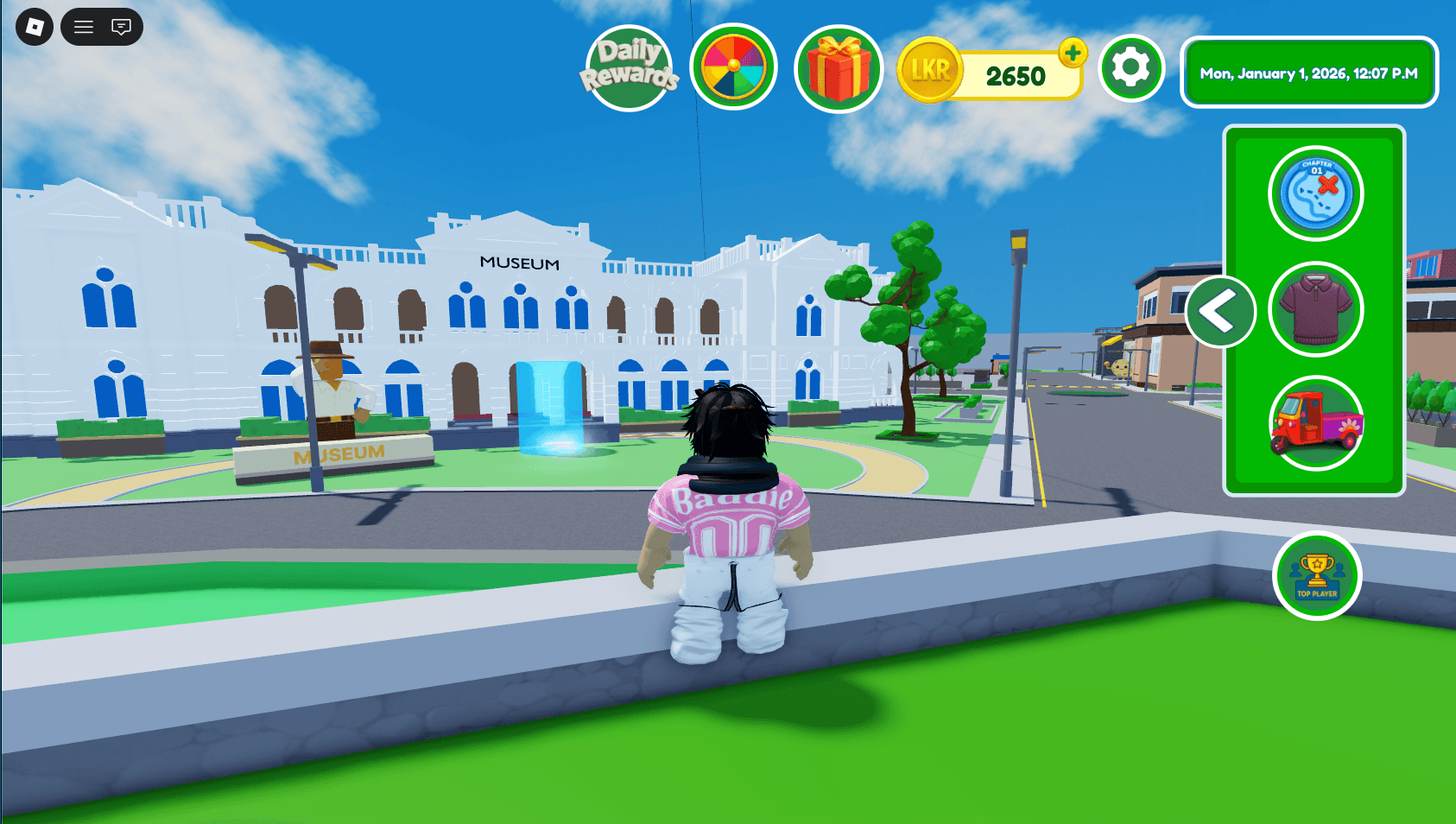Click the date and time banner
1456x824 pixels.
click(1308, 73)
